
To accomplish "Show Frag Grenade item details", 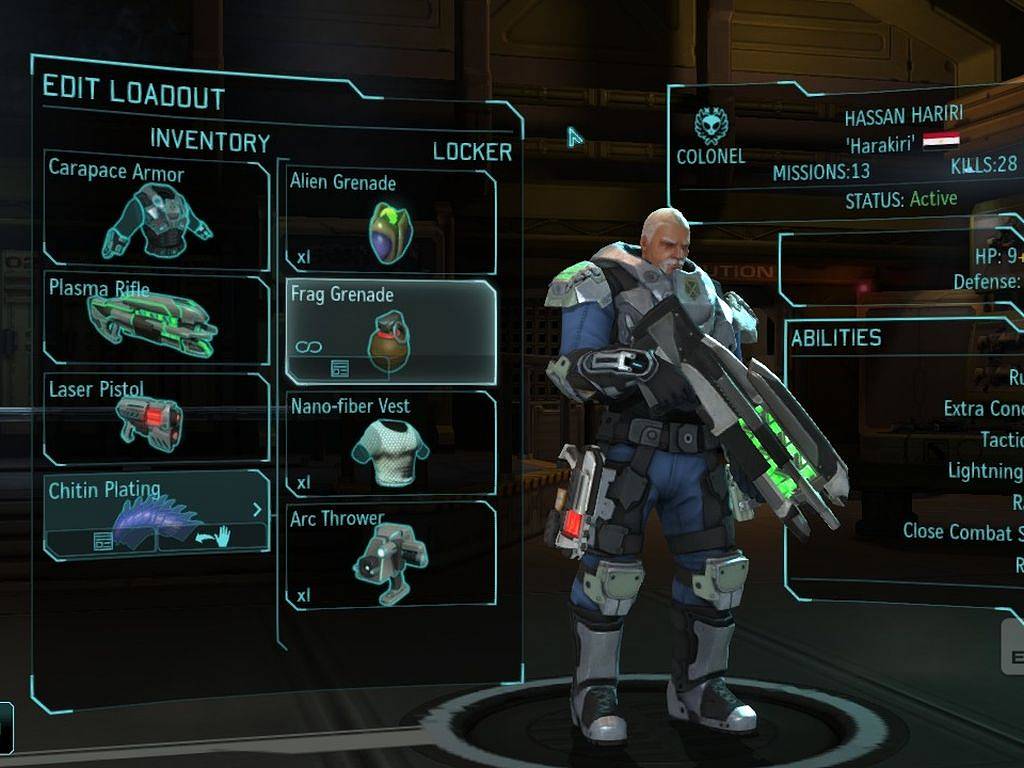I will pyautogui.click(x=340, y=369).
